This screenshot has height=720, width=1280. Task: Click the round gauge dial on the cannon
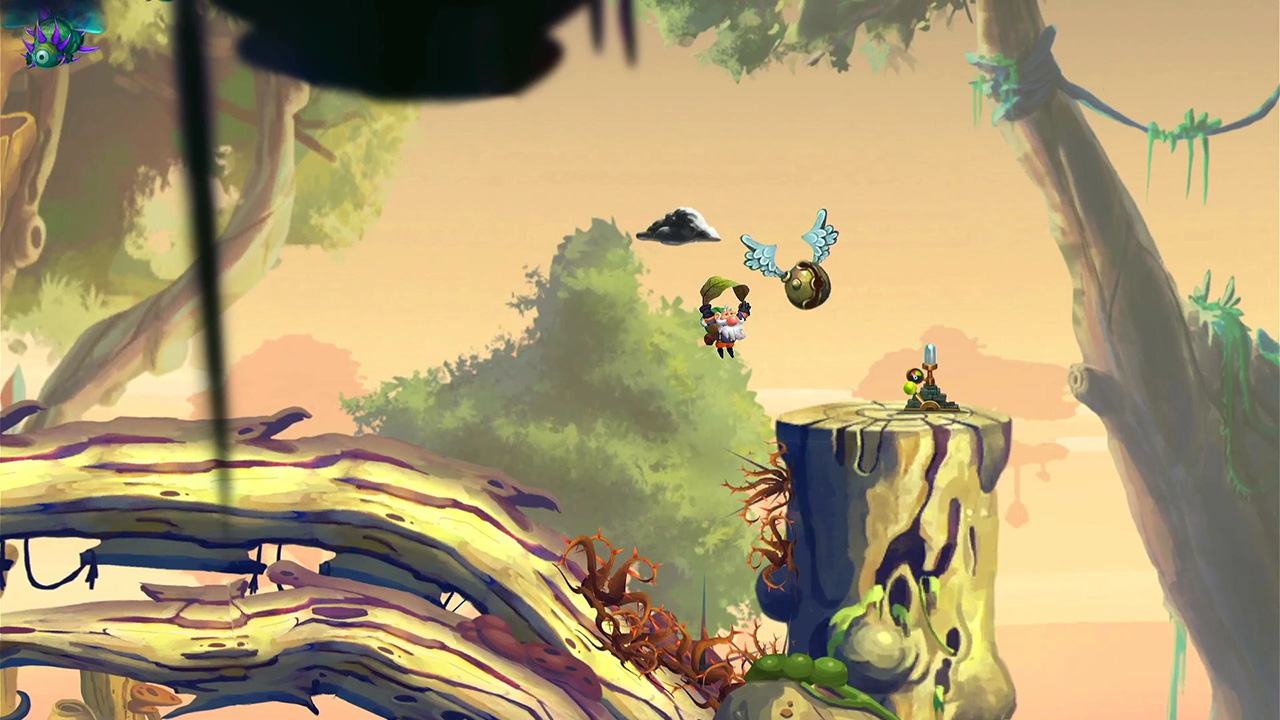pos(913,374)
